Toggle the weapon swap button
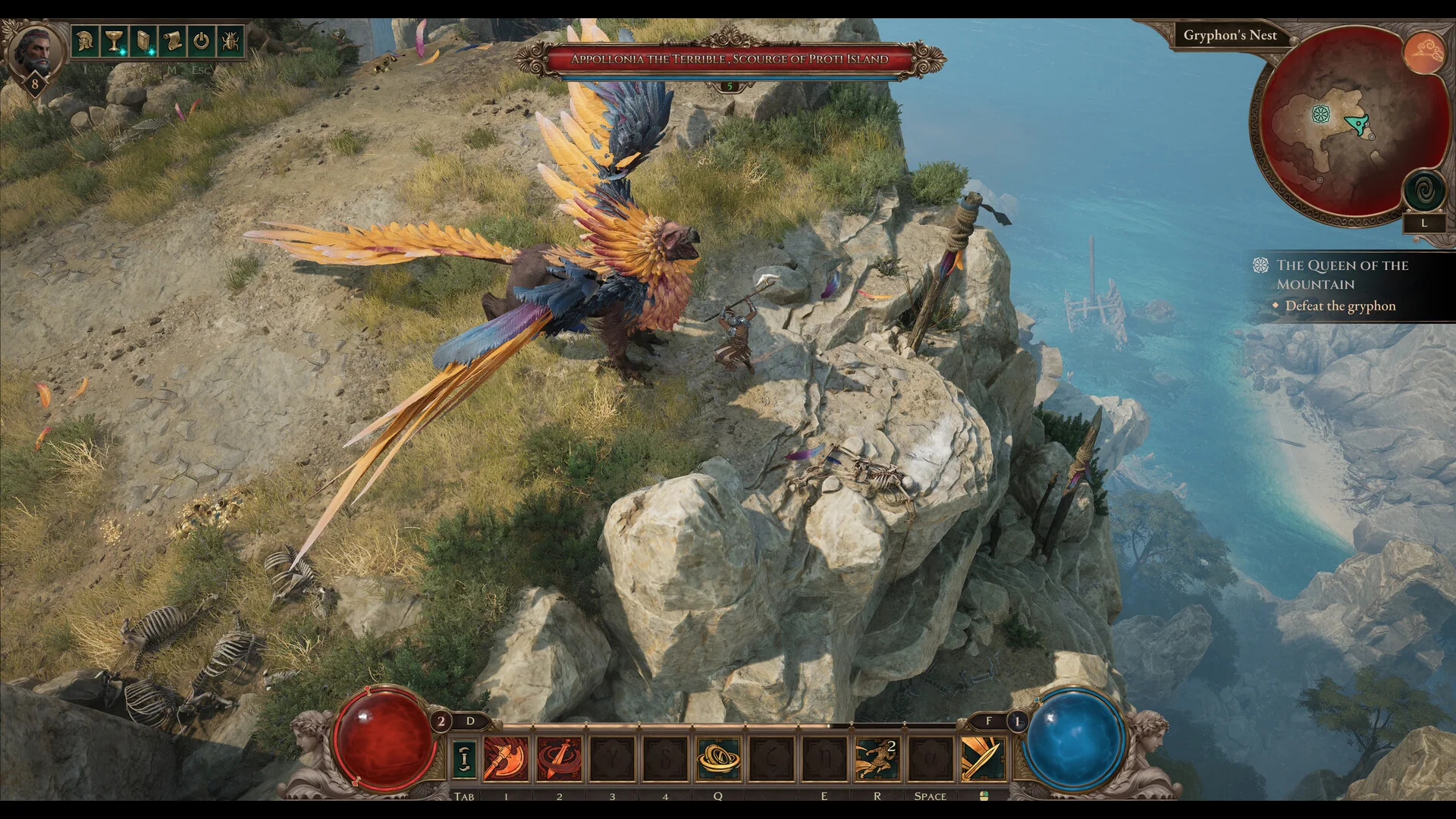The height and width of the screenshot is (819, 1456). point(464,758)
